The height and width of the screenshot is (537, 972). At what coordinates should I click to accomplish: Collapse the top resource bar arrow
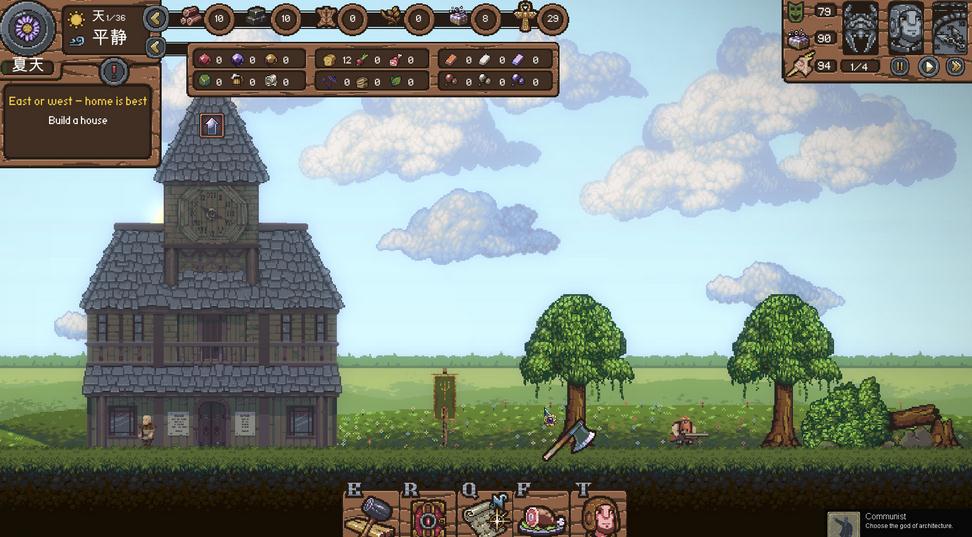pos(155,18)
